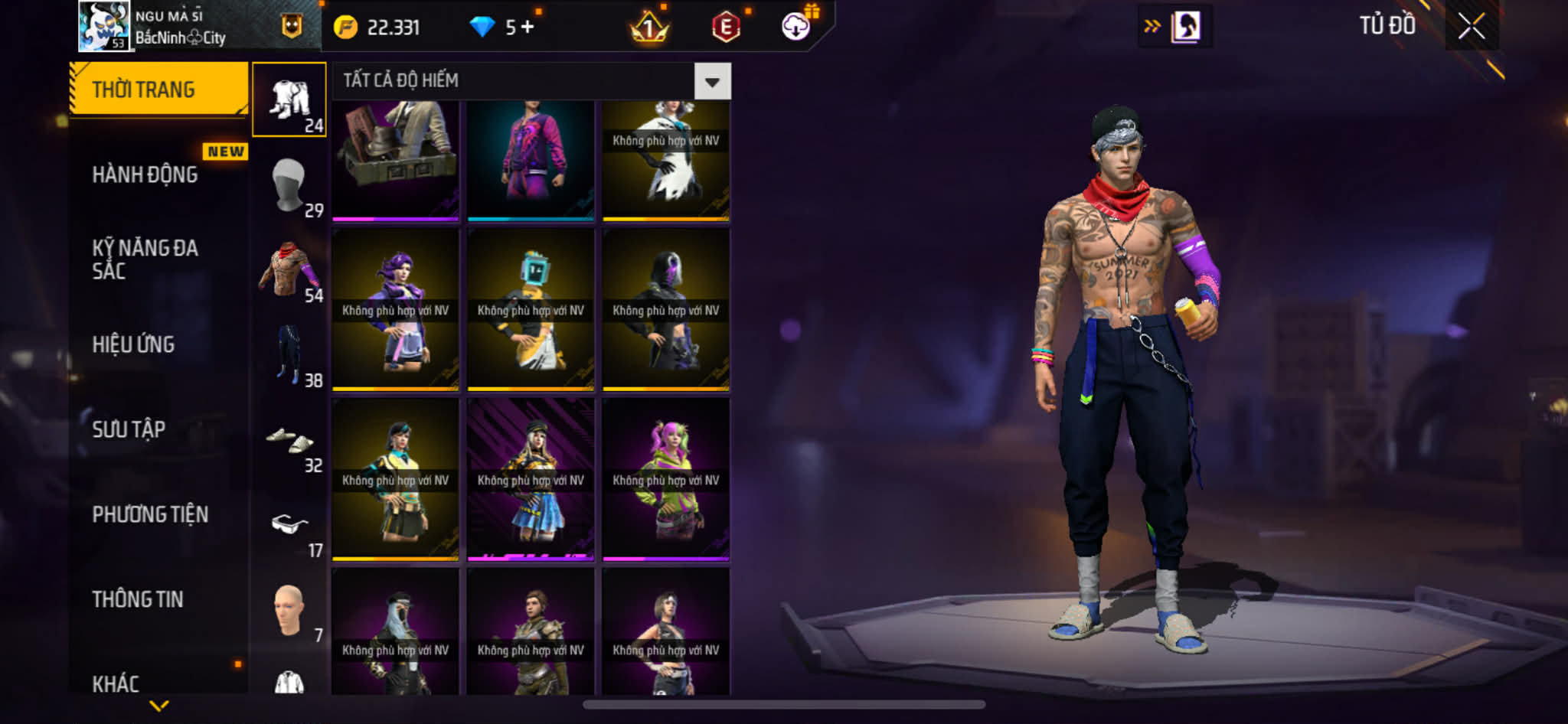This screenshot has height=724, width=1568.
Task: Open the Kỹ Năng Đa Sắc tab
Action: (145, 259)
